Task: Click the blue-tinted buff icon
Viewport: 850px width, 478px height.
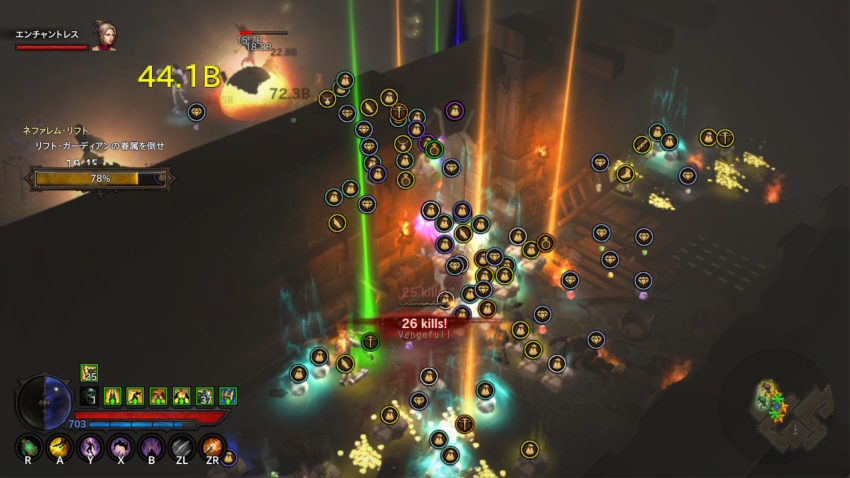Action: pos(227,396)
